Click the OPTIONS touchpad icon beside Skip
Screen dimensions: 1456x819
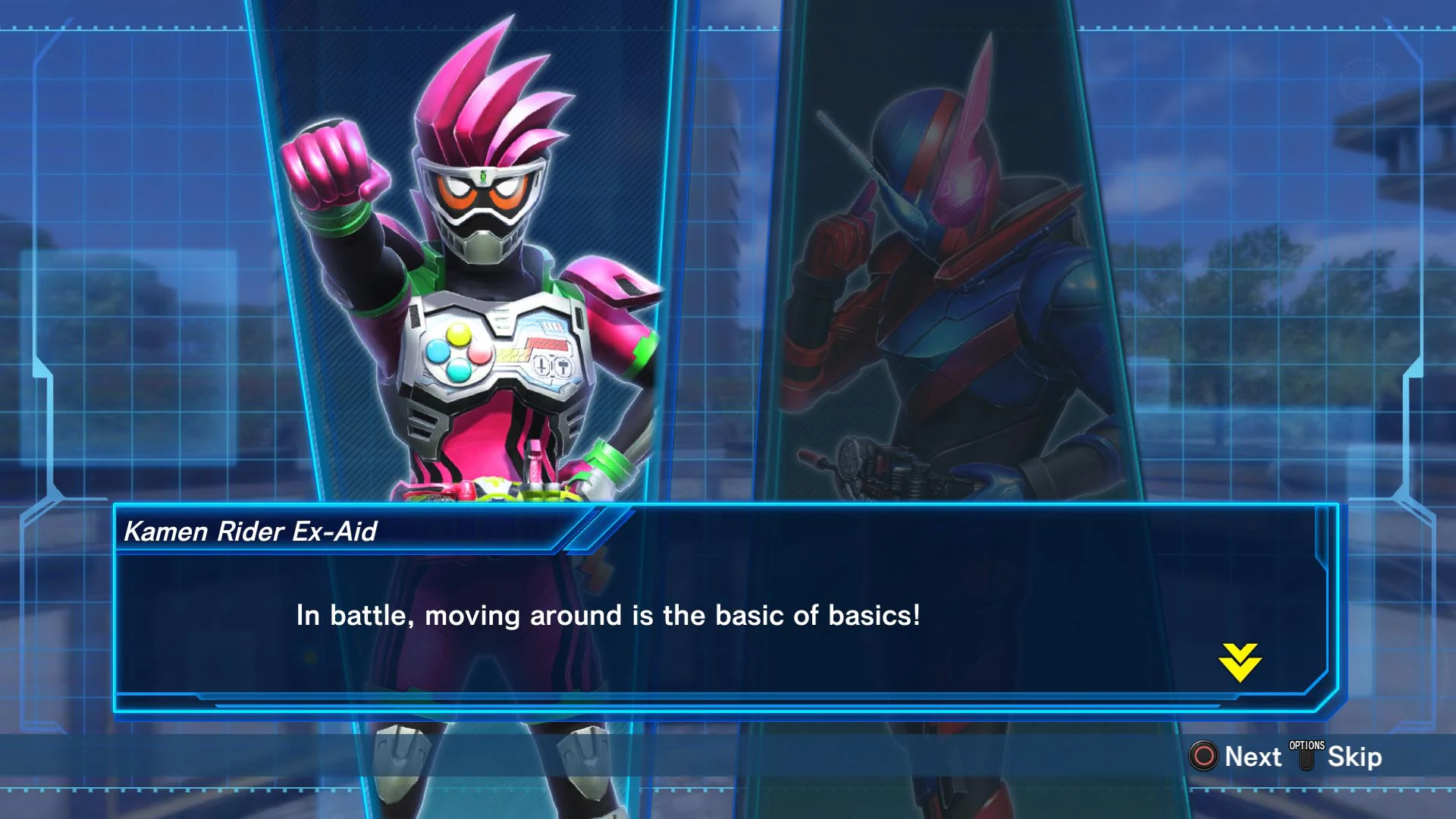(x=1307, y=756)
